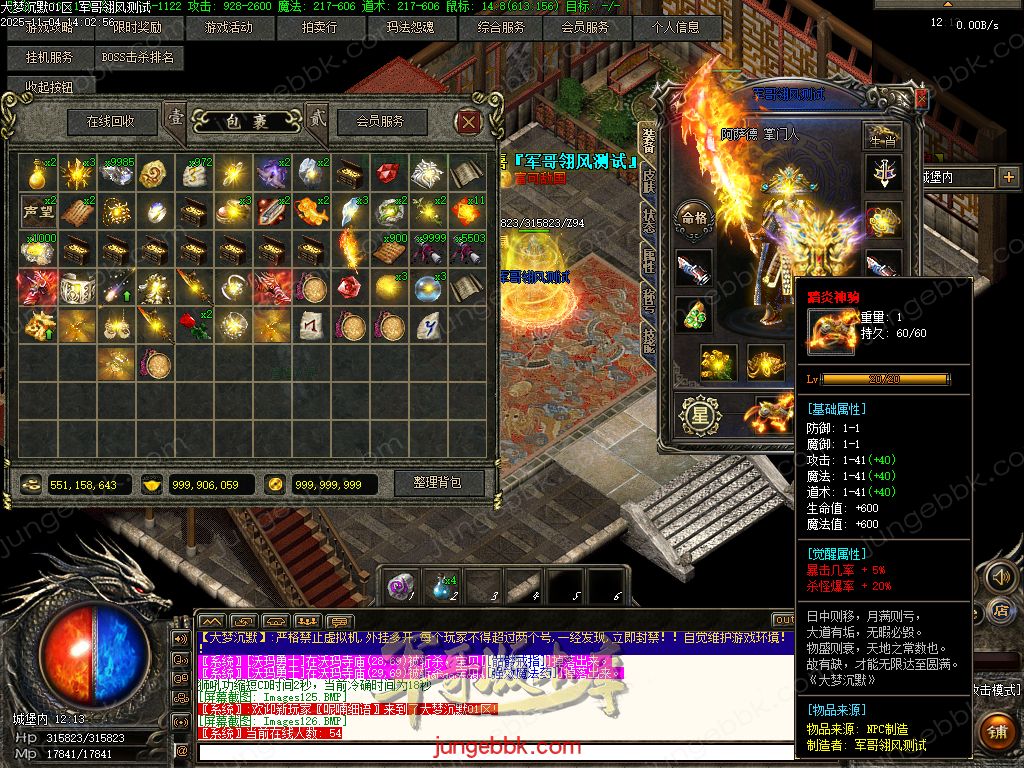1024x768 pixels.
Task: Select the 综合服务 general services button
Action: 500,28
